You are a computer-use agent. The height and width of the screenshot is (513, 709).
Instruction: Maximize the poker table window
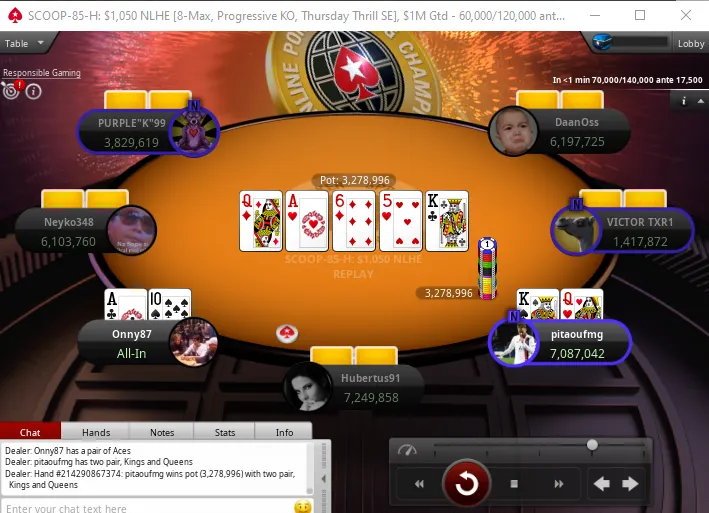coord(640,15)
